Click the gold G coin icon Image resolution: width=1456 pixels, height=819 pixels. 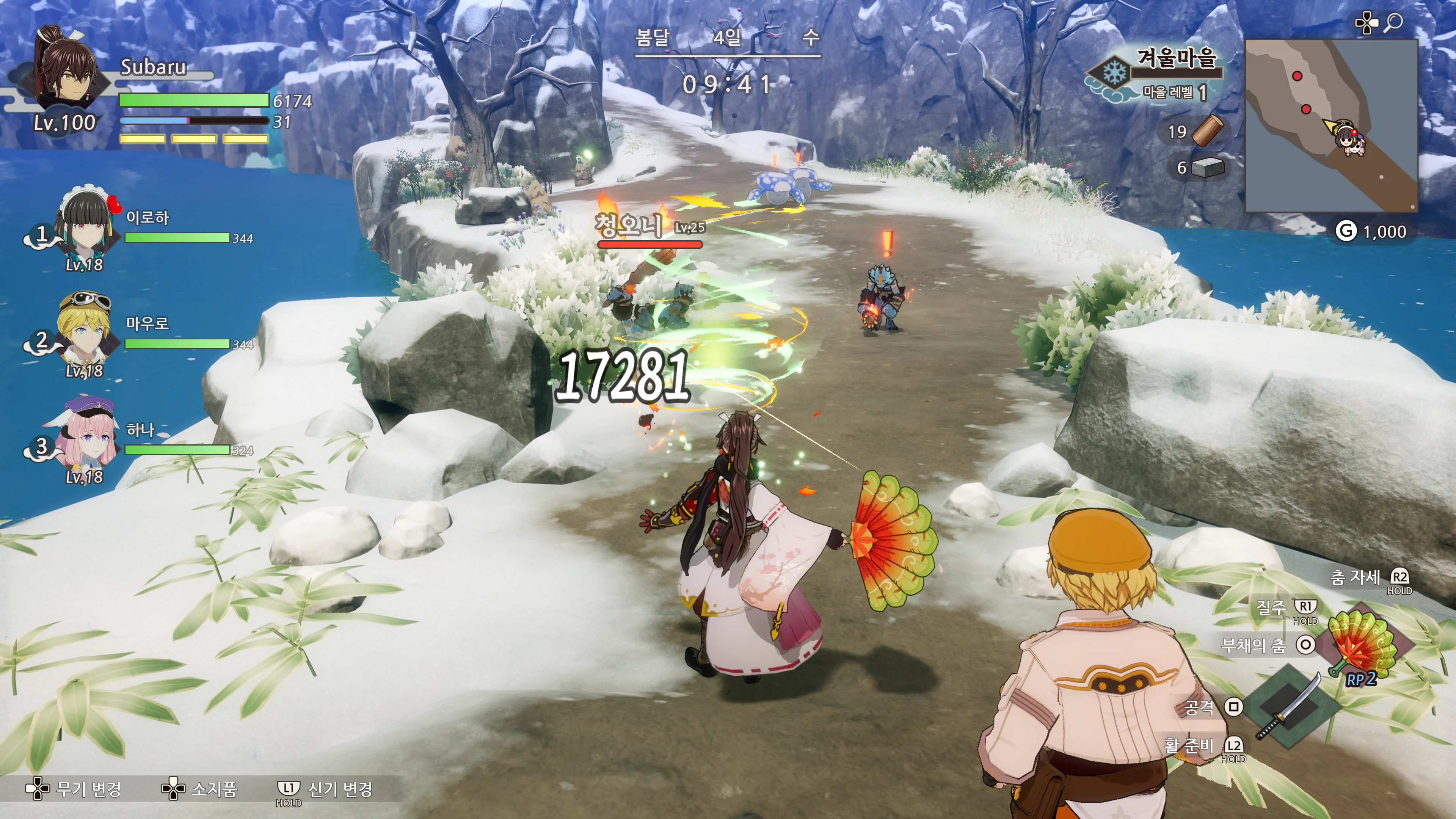[1346, 231]
